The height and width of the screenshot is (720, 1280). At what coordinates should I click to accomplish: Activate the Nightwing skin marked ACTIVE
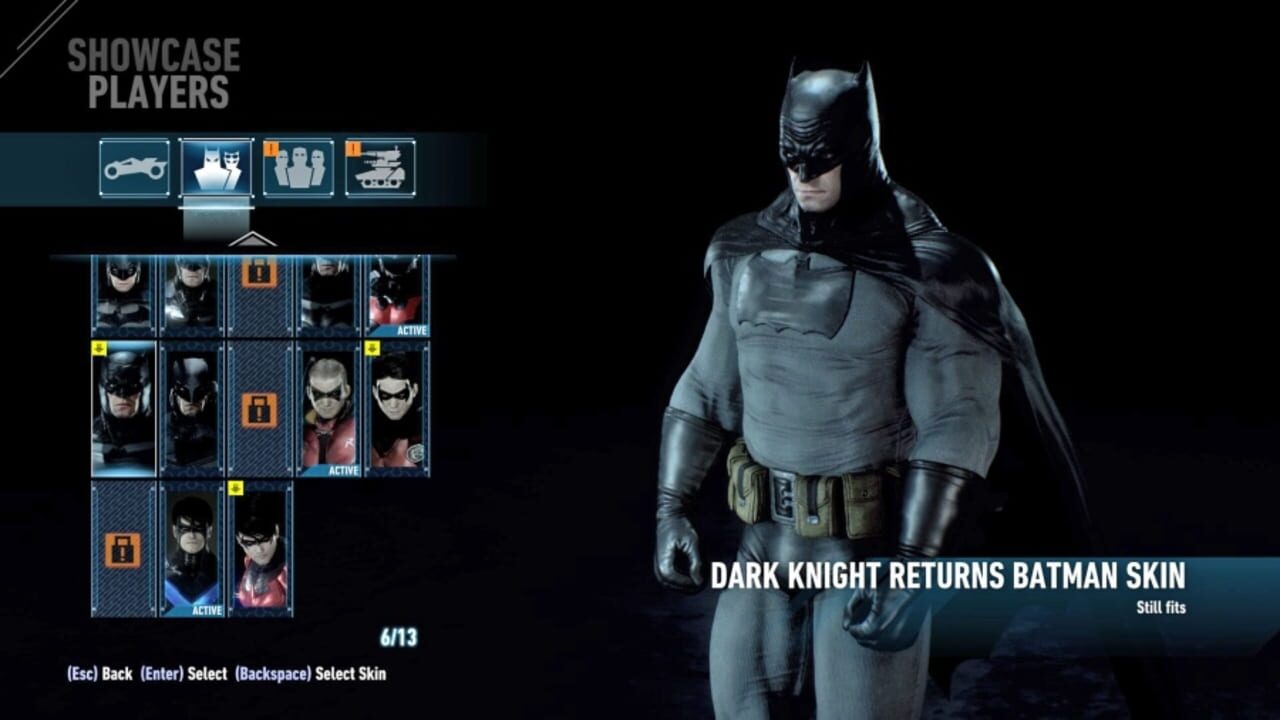coord(191,550)
